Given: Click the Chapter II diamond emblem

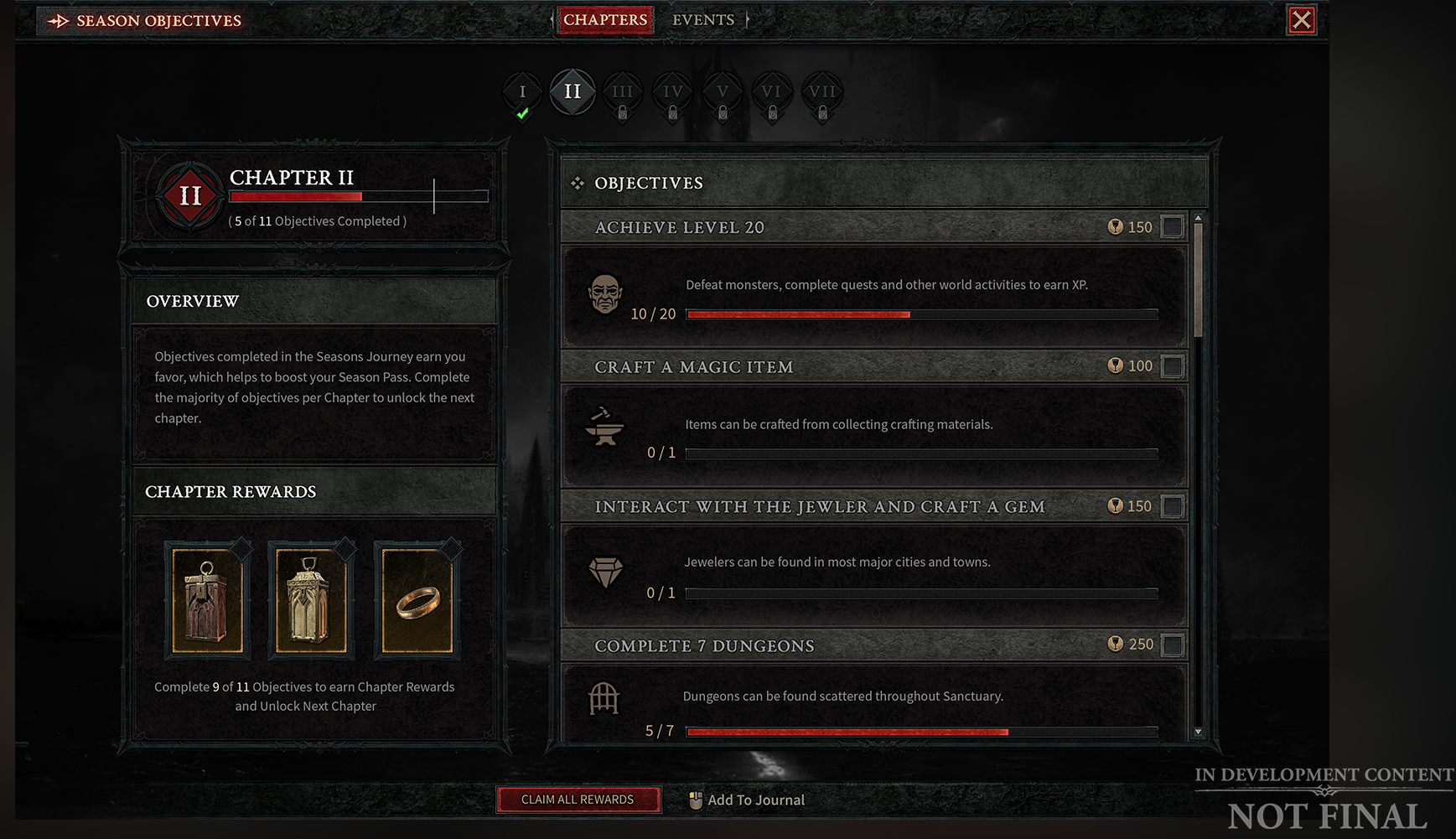Looking at the screenshot, I should (x=189, y=195).
